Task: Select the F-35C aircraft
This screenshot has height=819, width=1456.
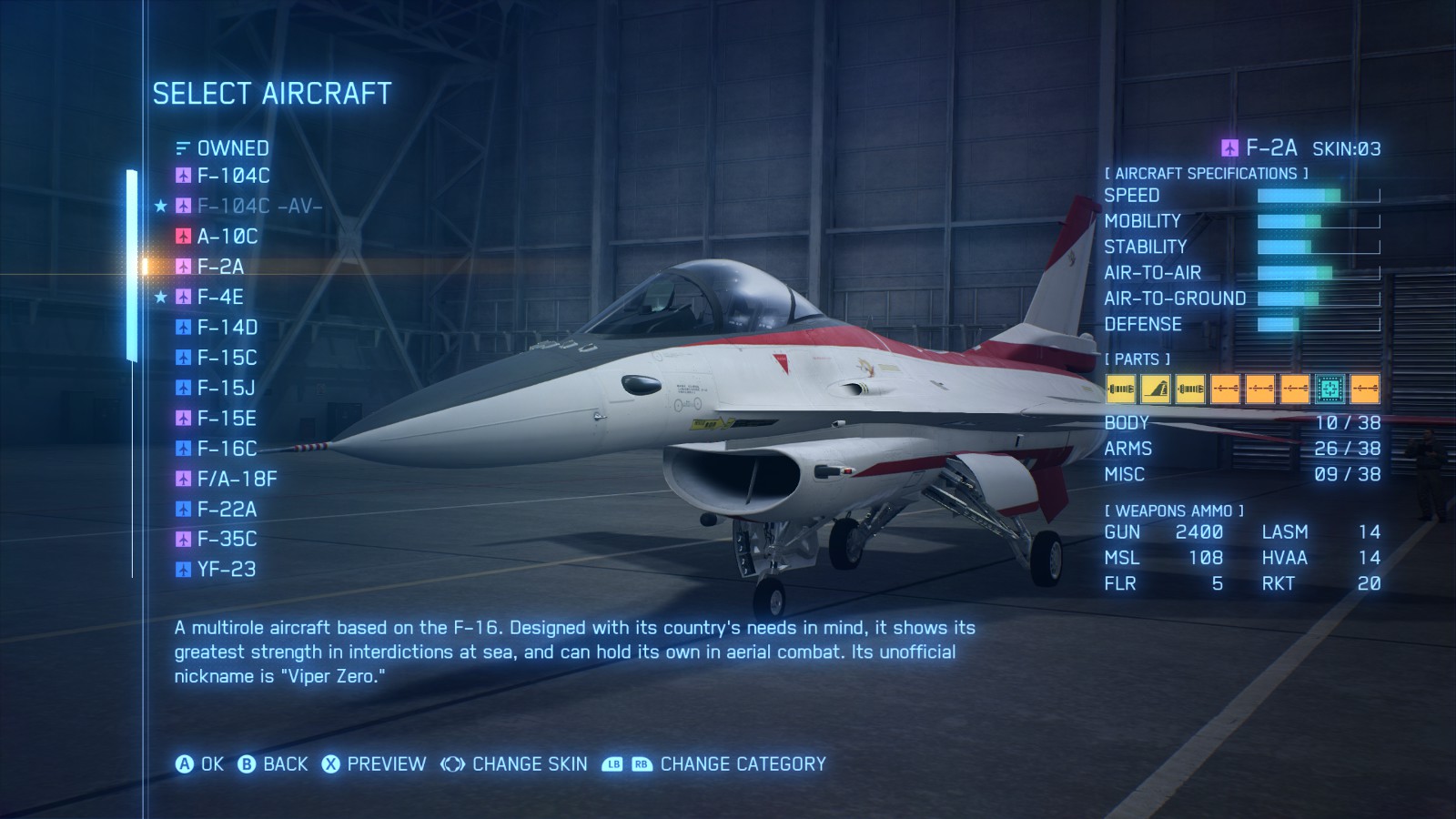Action: 227,540
